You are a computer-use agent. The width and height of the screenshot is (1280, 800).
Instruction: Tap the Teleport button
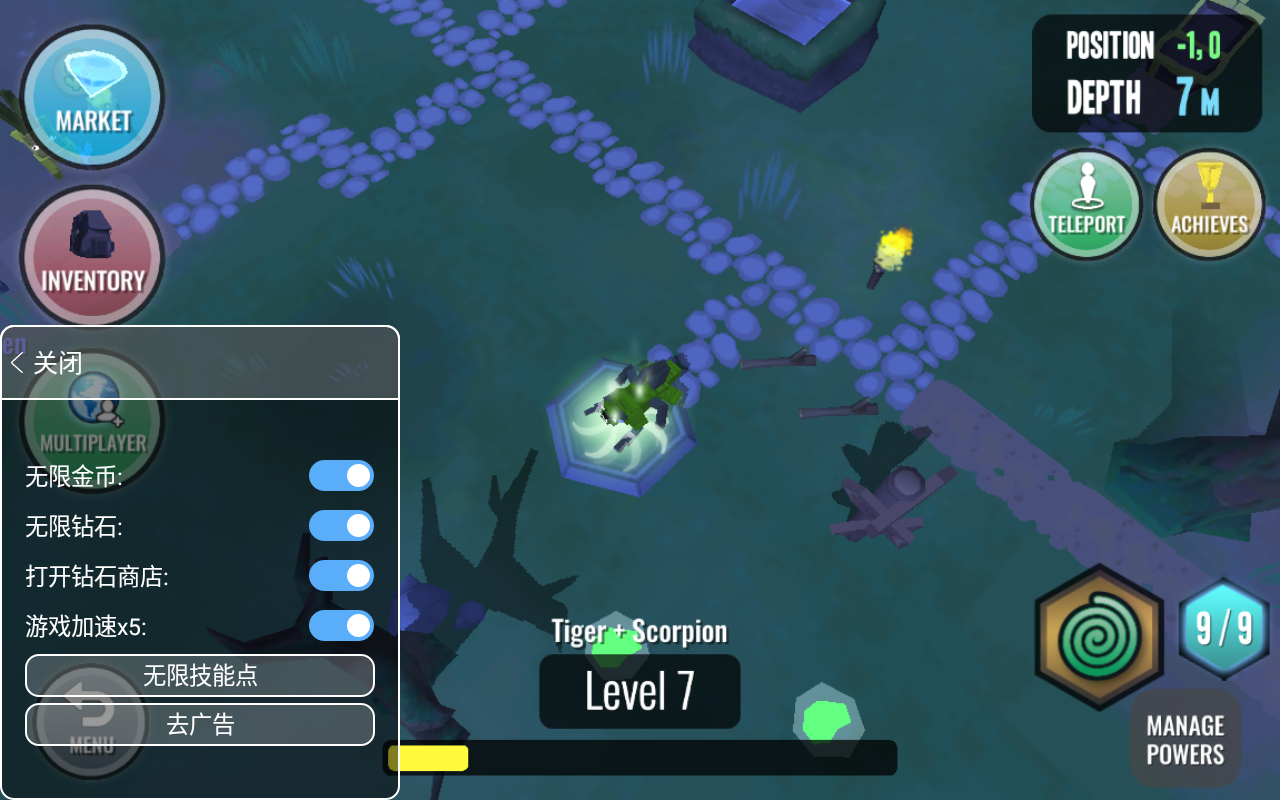pos(1086,204)
